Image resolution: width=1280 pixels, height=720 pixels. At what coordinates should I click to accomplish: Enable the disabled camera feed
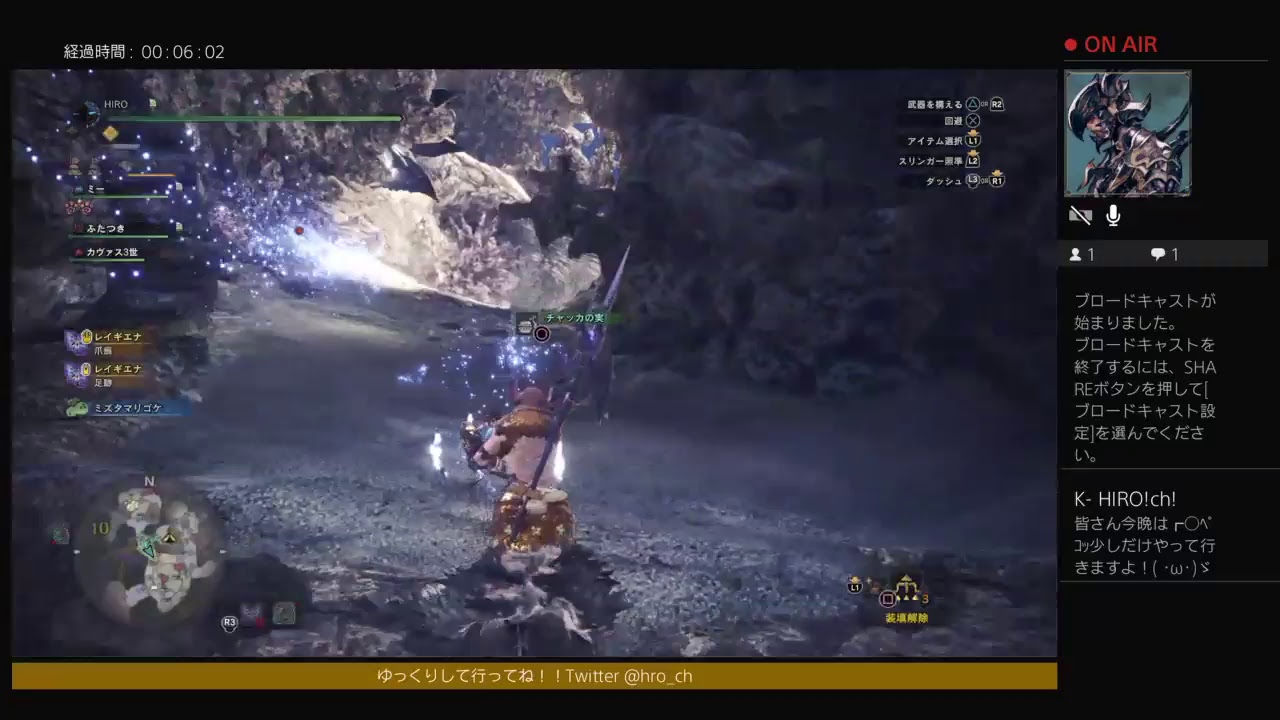coord(1080,215)
